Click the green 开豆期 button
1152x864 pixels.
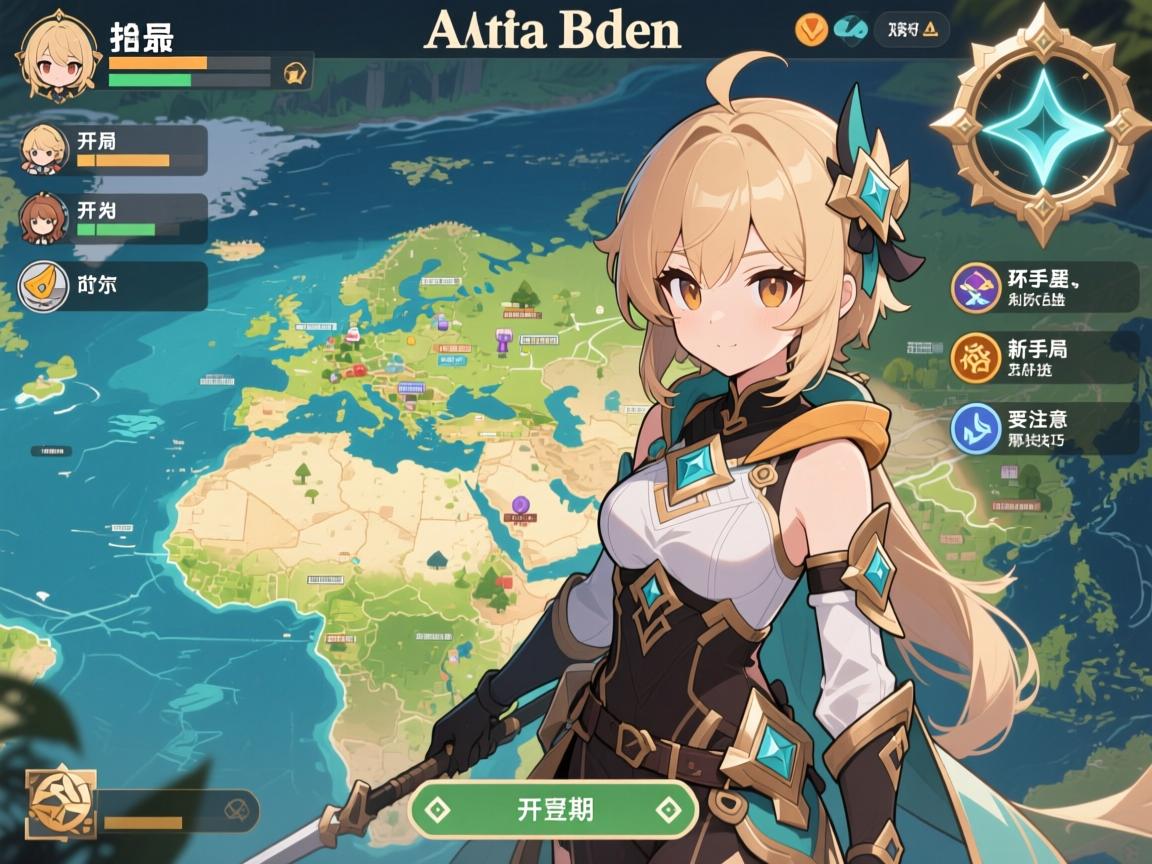pos(553,809)
